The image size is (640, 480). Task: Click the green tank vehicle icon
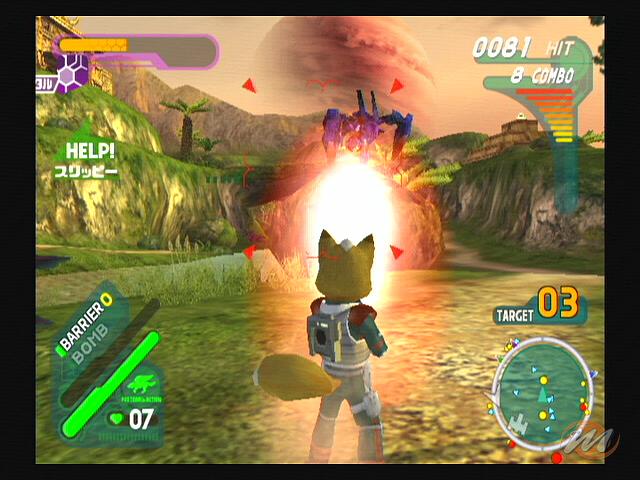(140, 385)
